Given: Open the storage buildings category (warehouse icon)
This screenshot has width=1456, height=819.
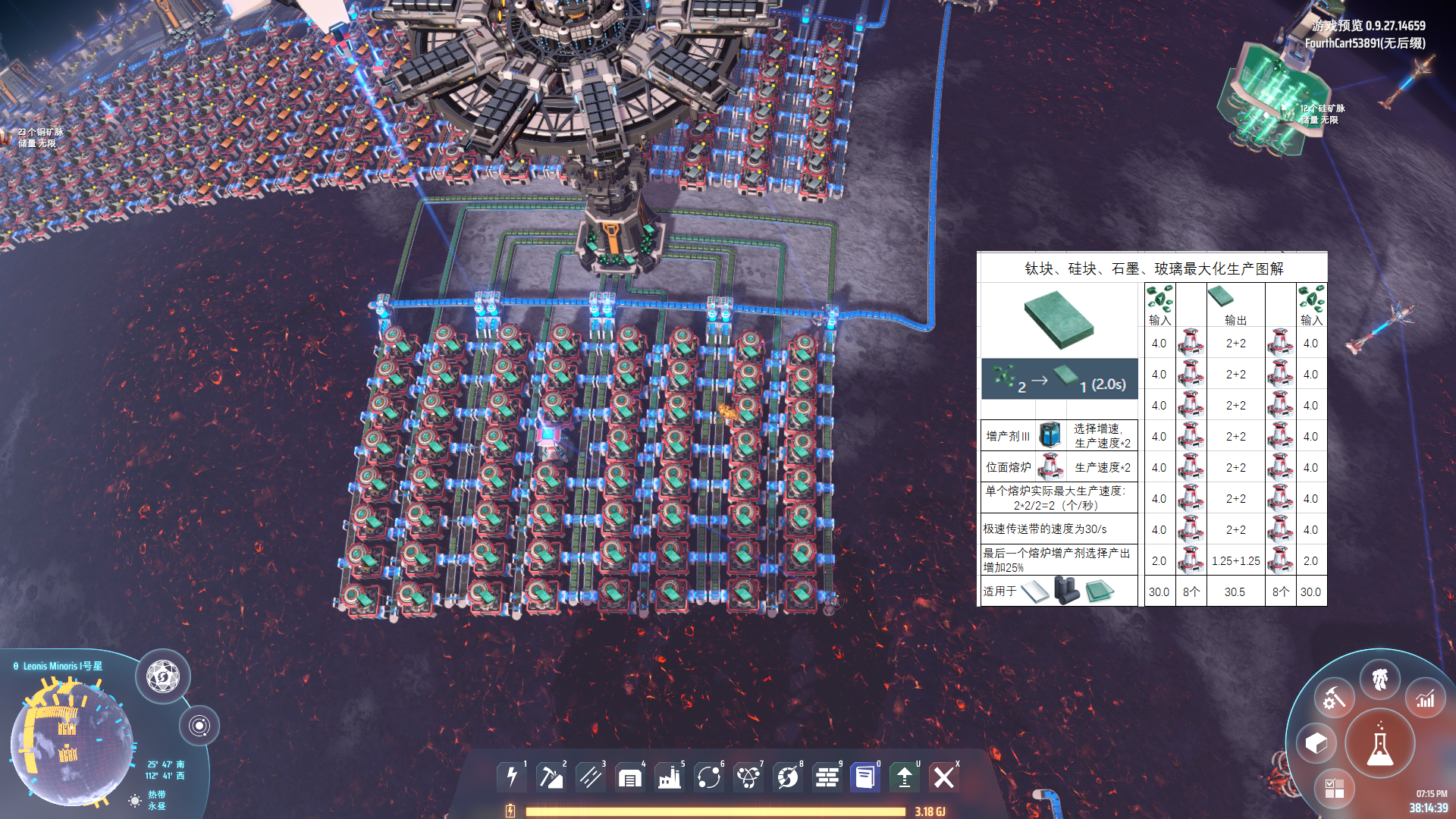Looking at the screenshot, I should [x=629, y=777].
